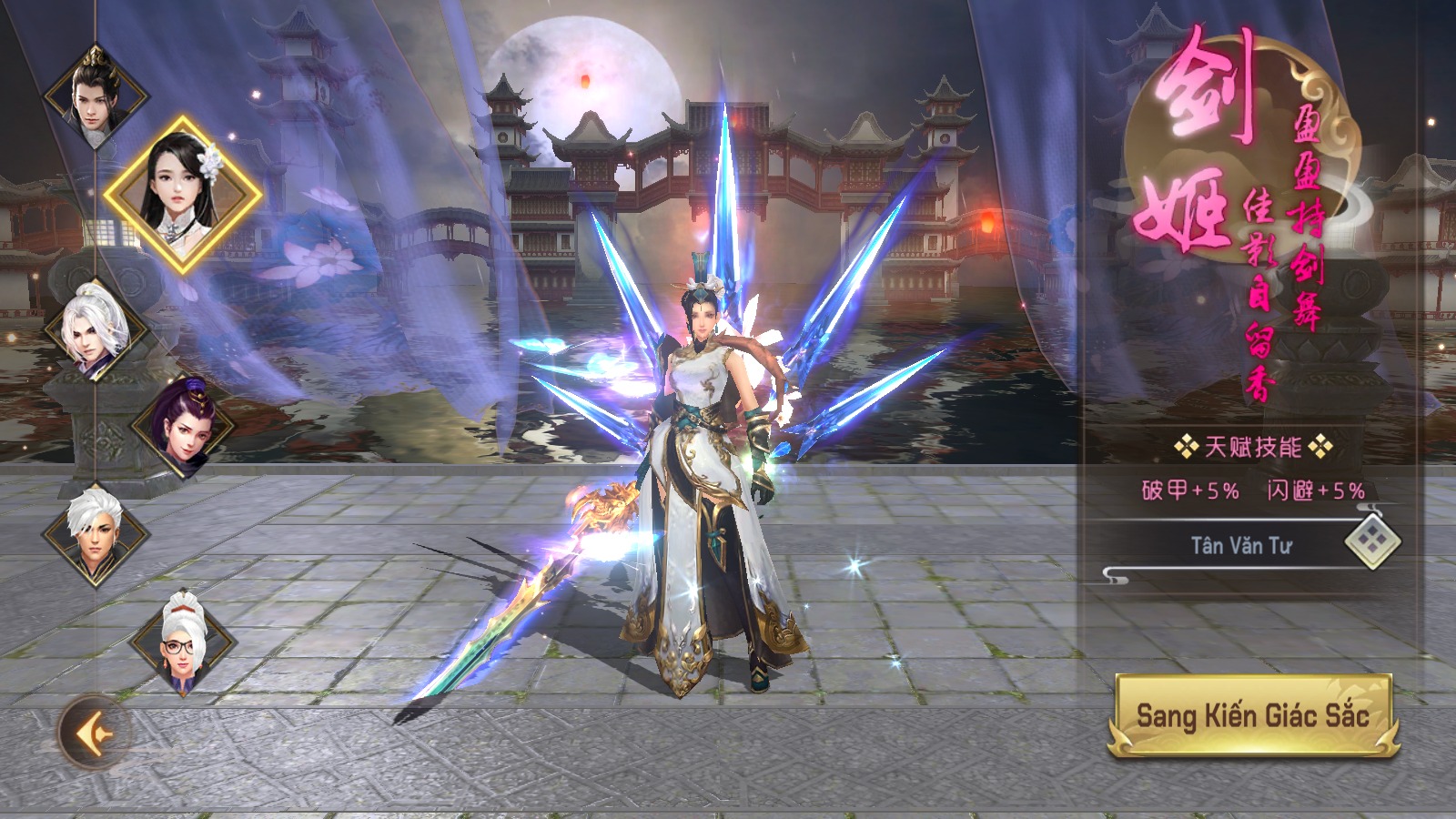
Task: Choose the woman with white flower hairpin portrait
Action: (x=183, y=194)
